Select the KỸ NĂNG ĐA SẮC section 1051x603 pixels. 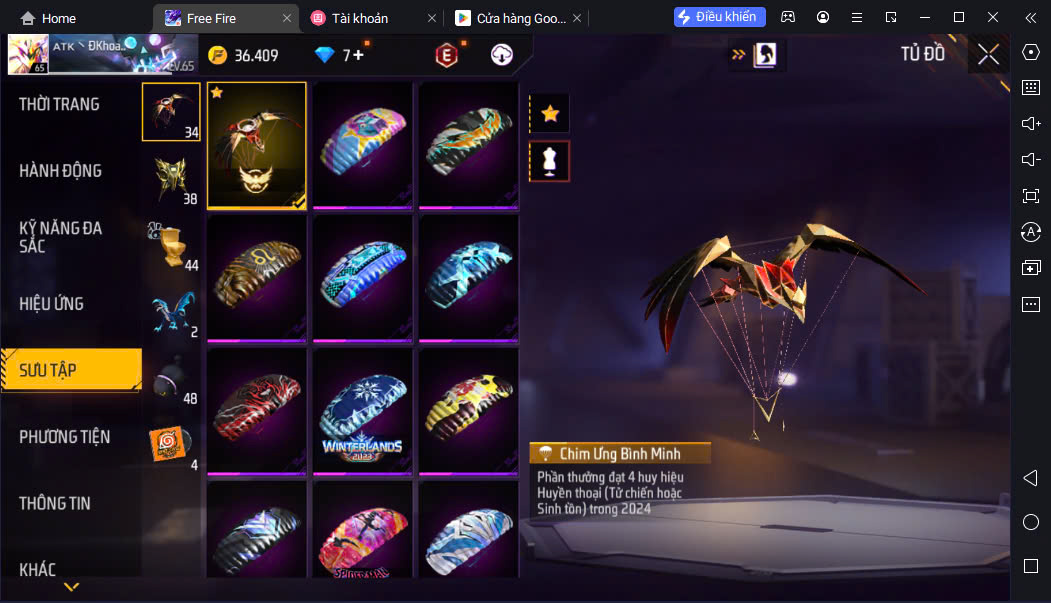click(x=60, y=237)
